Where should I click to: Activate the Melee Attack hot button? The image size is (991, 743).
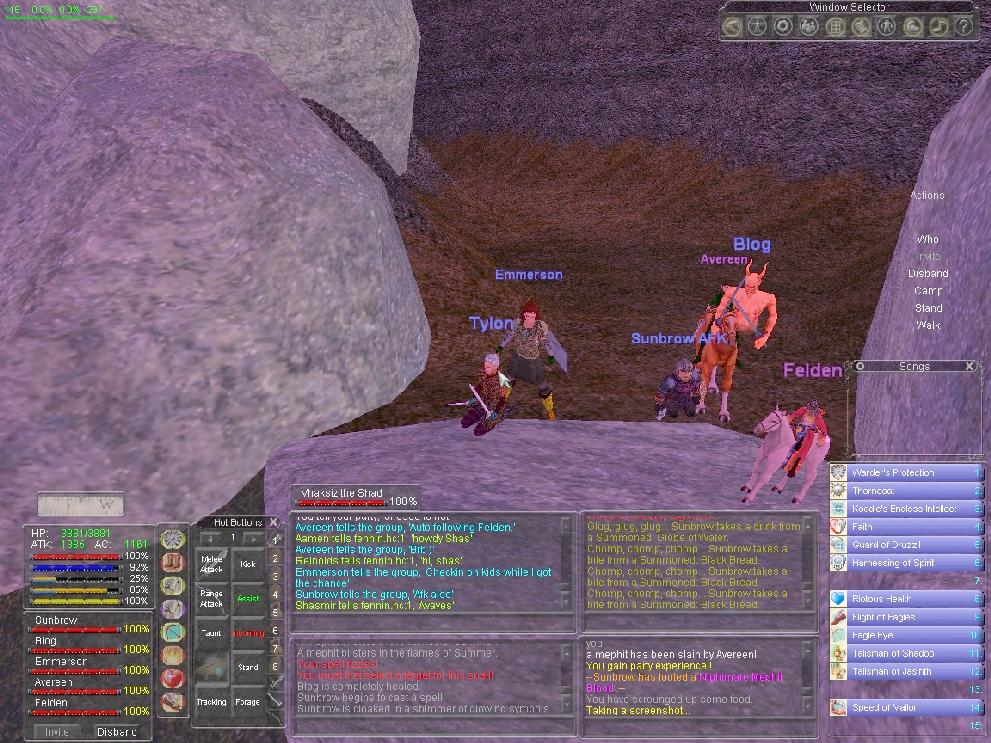click(211, 564)
